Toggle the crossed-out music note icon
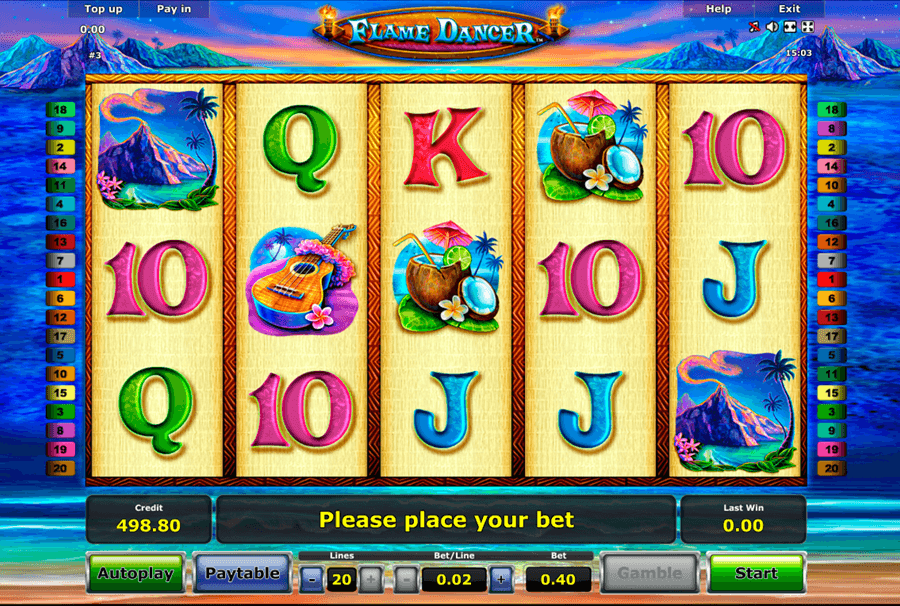This screenshot has height=606, width=900. click(x=755, y=27)
